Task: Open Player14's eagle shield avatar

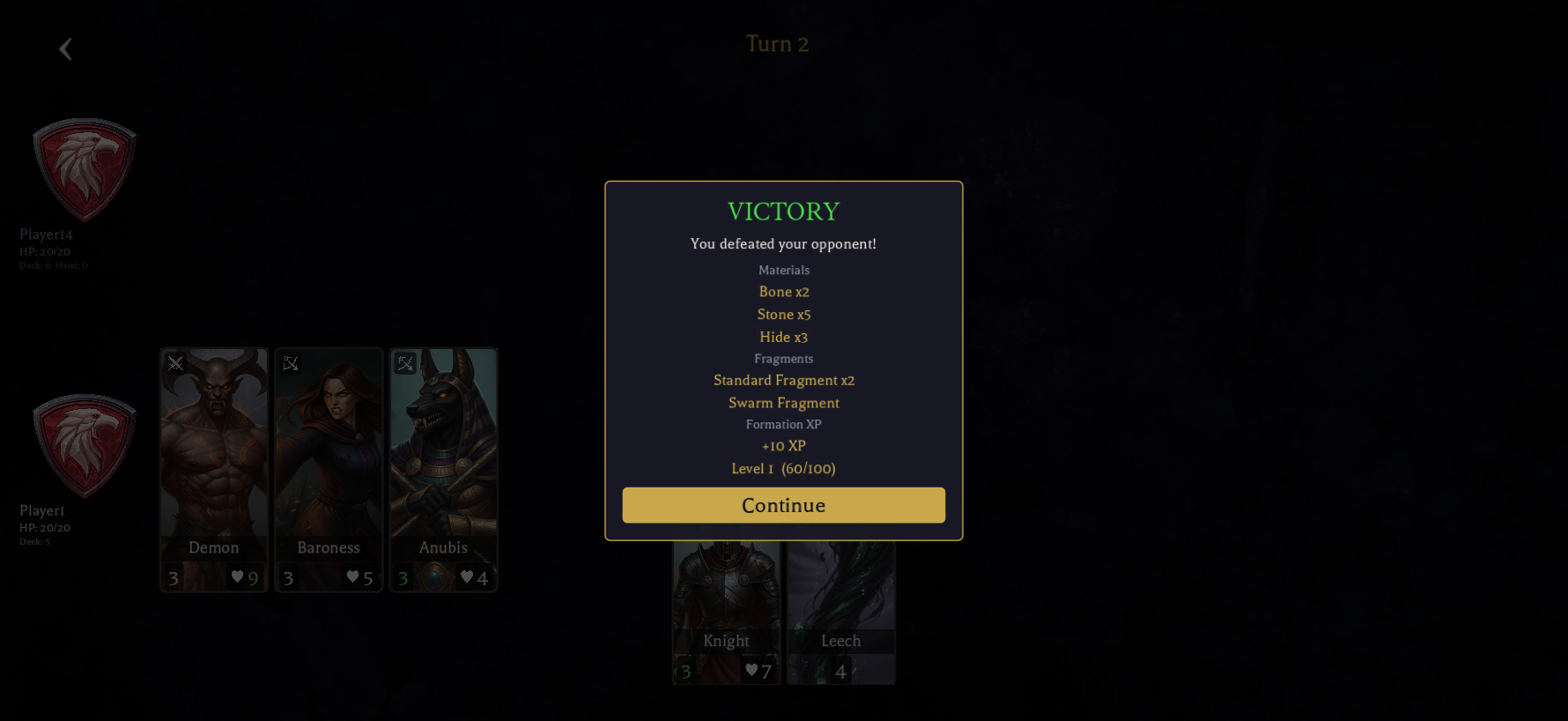Action: point(84,169)
